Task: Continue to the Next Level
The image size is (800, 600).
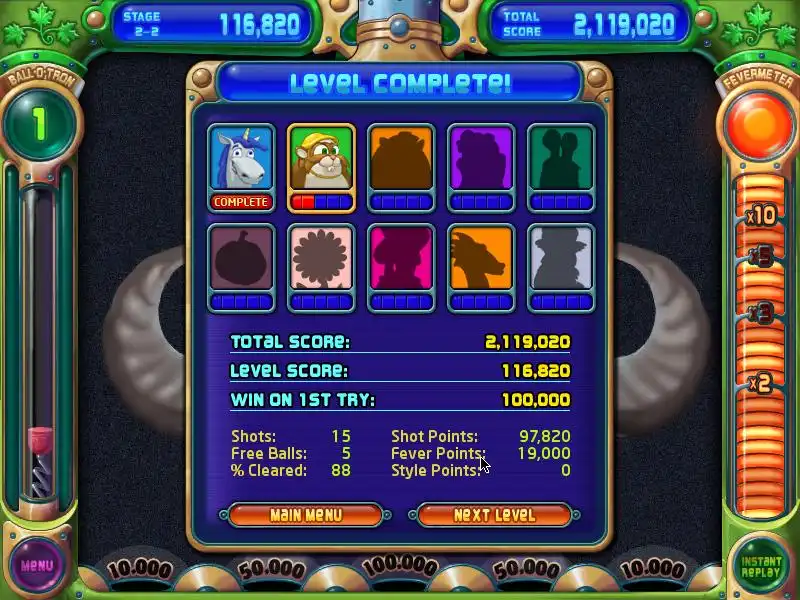Action: click(x=494, y=515)
